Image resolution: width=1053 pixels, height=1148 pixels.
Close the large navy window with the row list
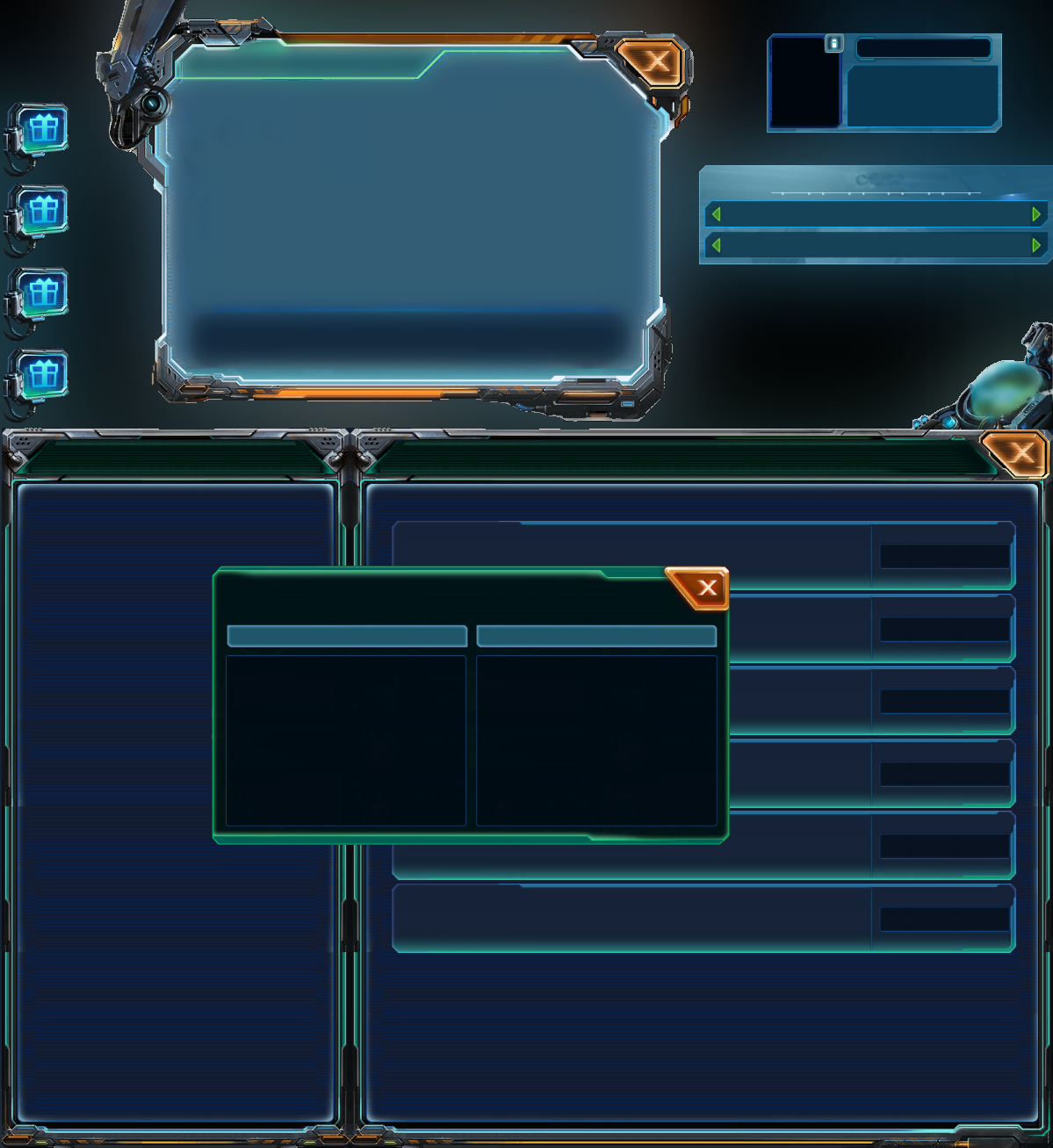[x=1020, y=453]
